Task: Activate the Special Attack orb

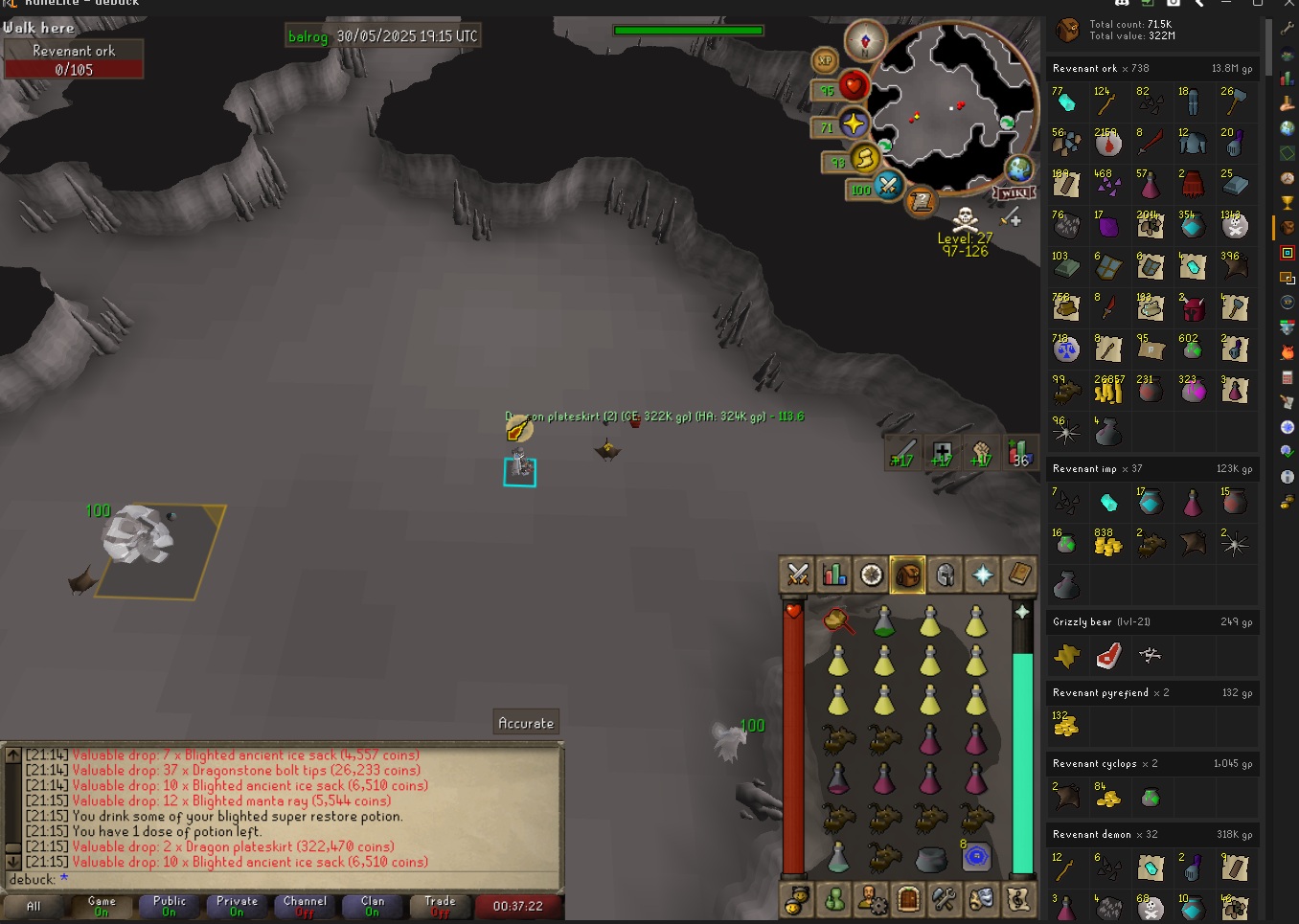Action: [x=888, y=185]
